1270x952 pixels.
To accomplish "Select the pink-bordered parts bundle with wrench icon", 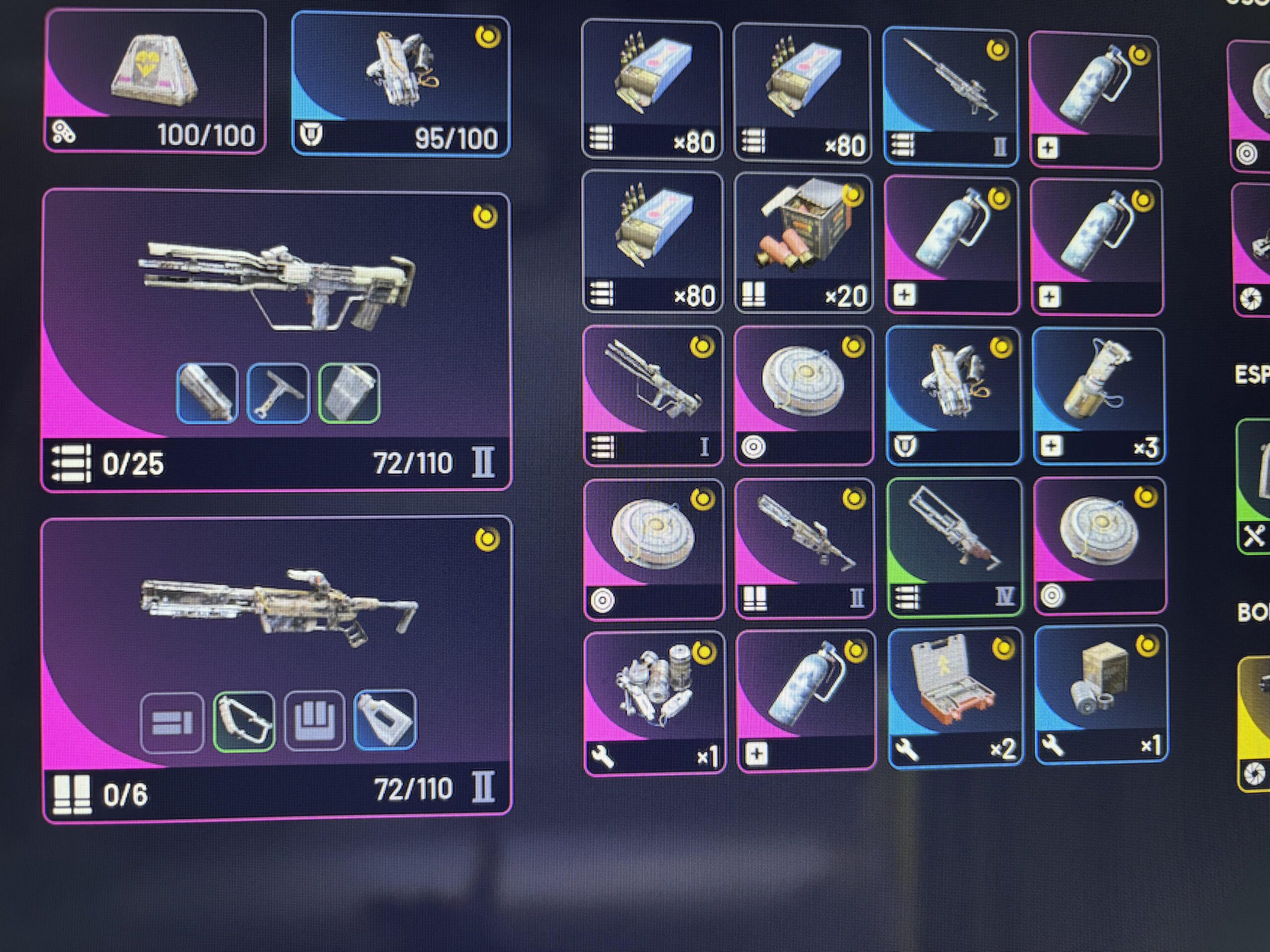I will 654,701.
